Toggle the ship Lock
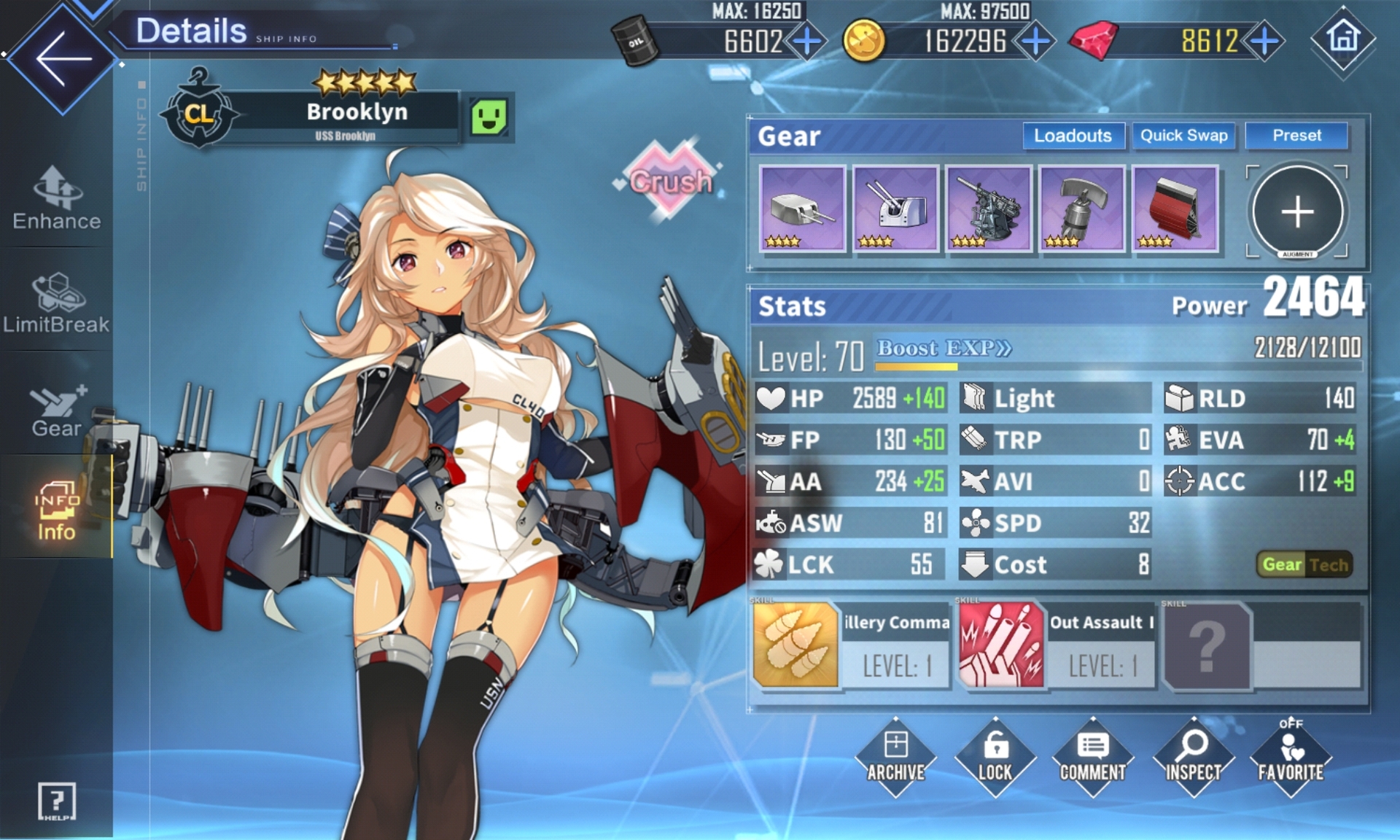 click(995, 758)
